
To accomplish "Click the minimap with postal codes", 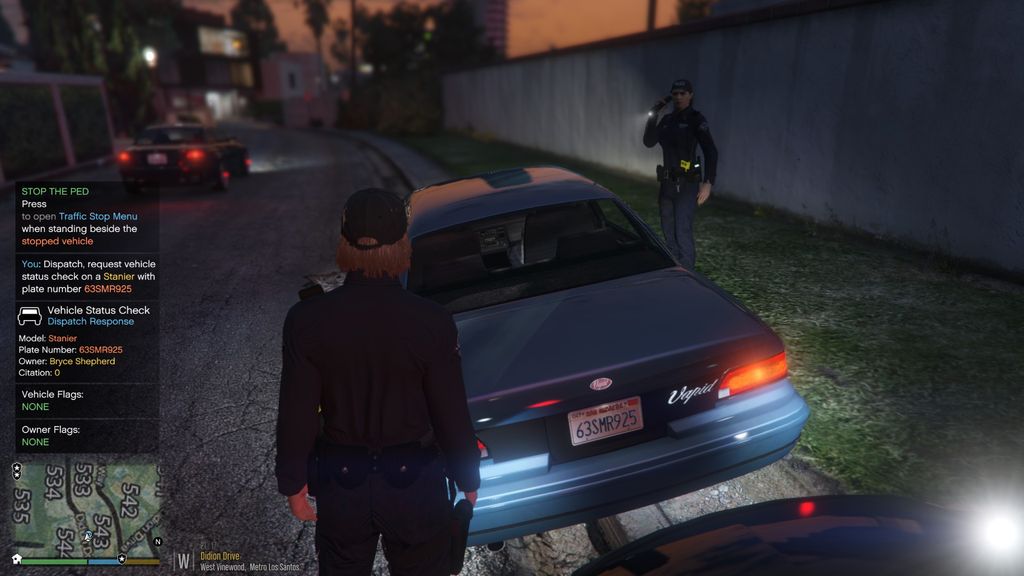I will 85,503.
